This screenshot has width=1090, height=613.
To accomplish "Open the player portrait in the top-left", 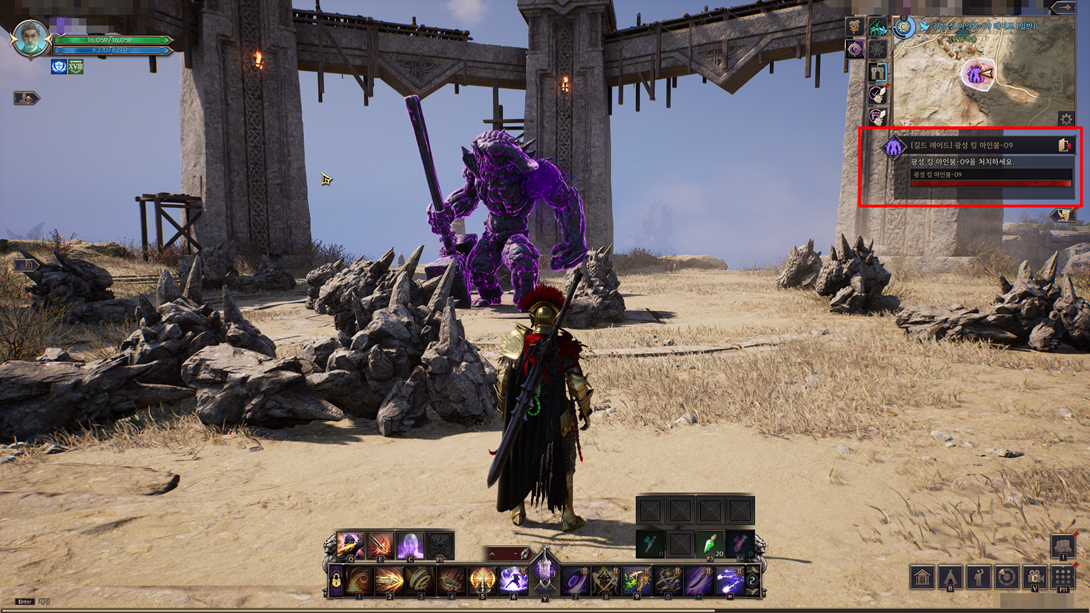I will [x=30, y=38].
